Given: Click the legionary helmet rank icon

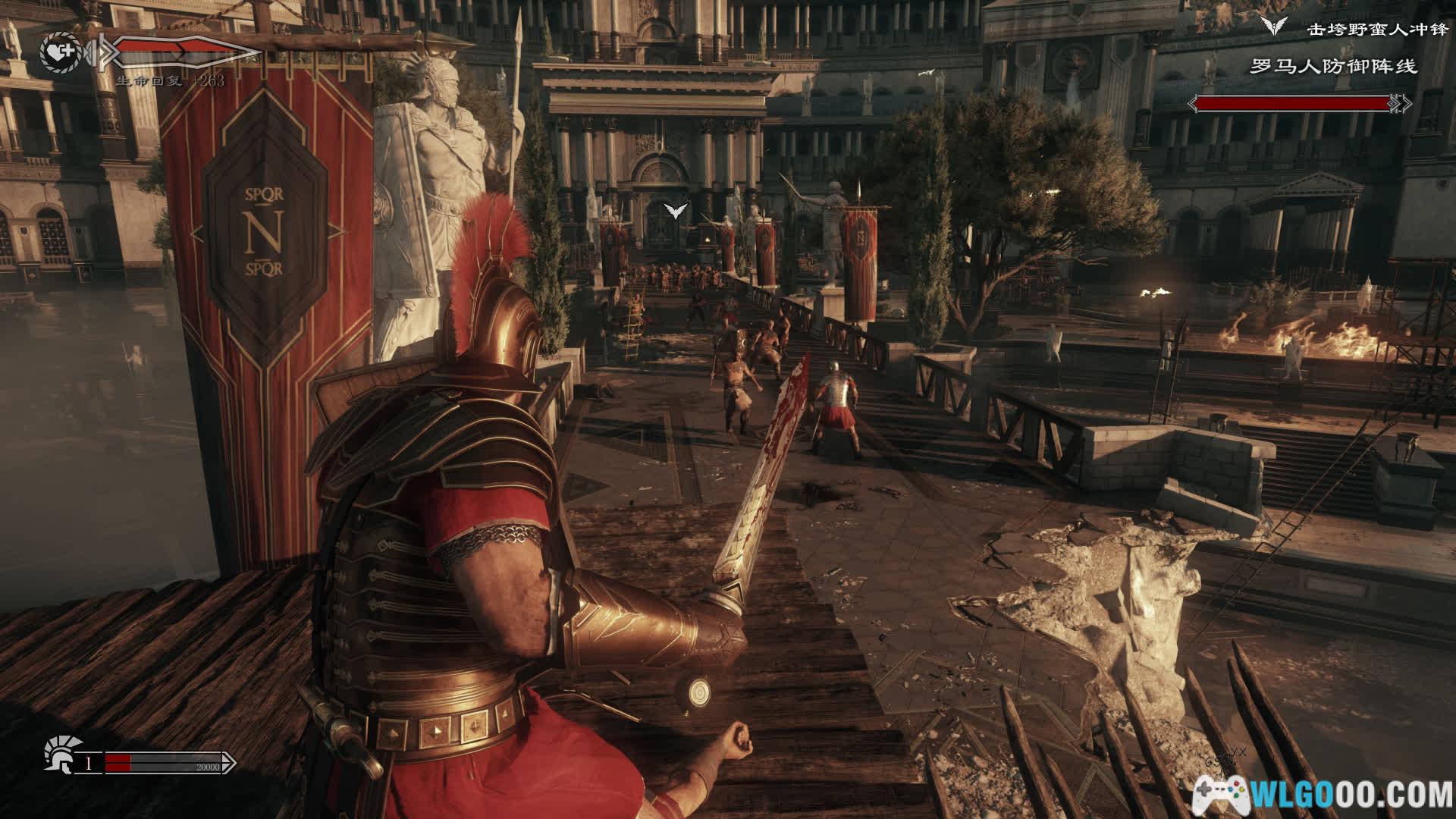Looking at the screenshot, I should click(58, 753).
